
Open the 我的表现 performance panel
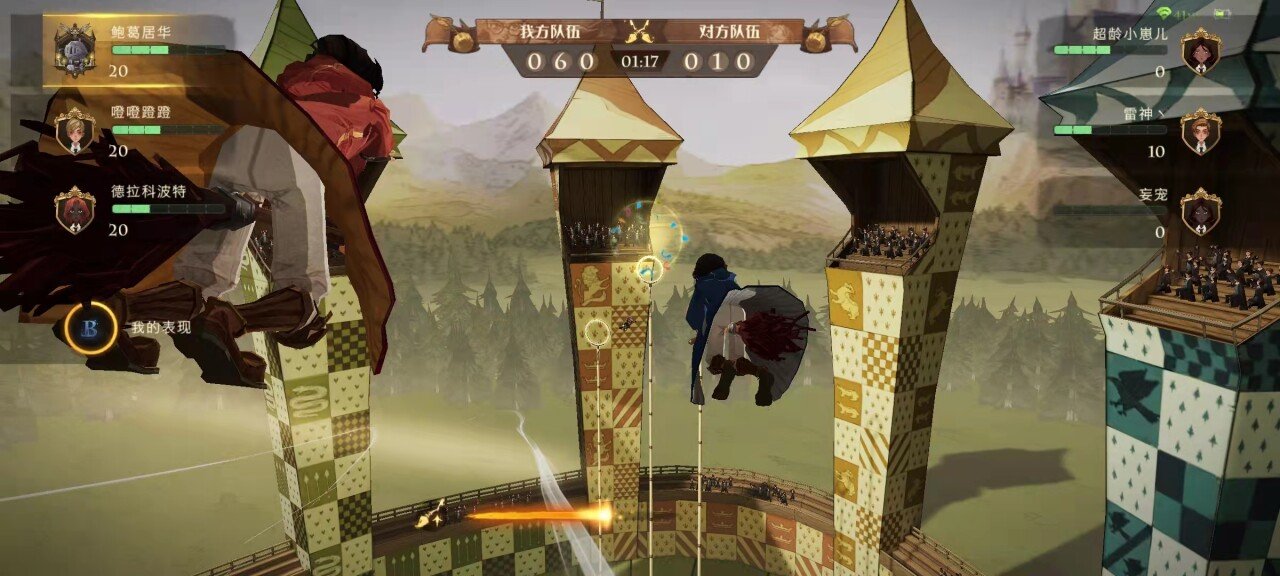92,328
